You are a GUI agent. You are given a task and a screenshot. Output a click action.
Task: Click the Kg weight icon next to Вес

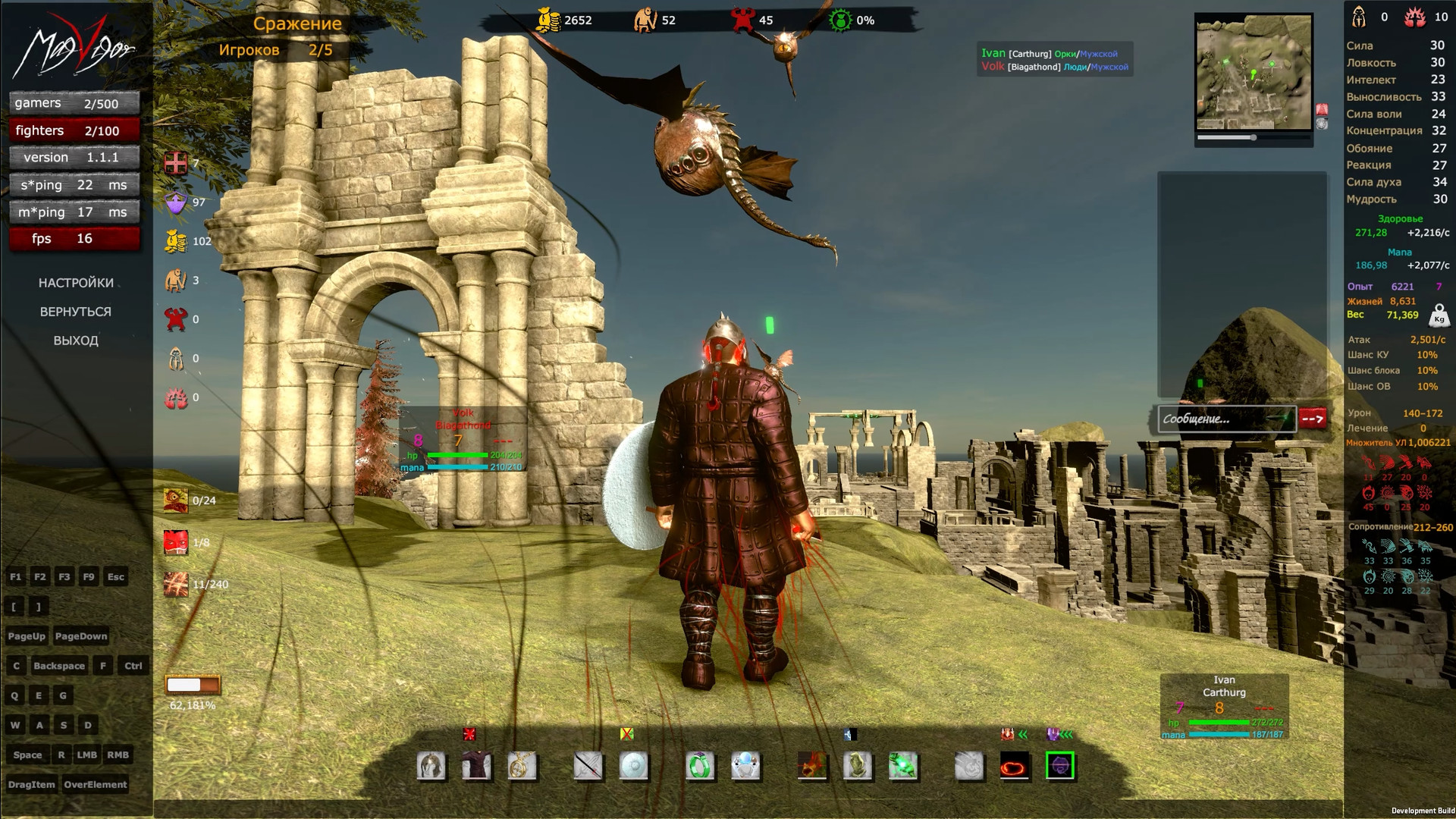point(1439,317)
